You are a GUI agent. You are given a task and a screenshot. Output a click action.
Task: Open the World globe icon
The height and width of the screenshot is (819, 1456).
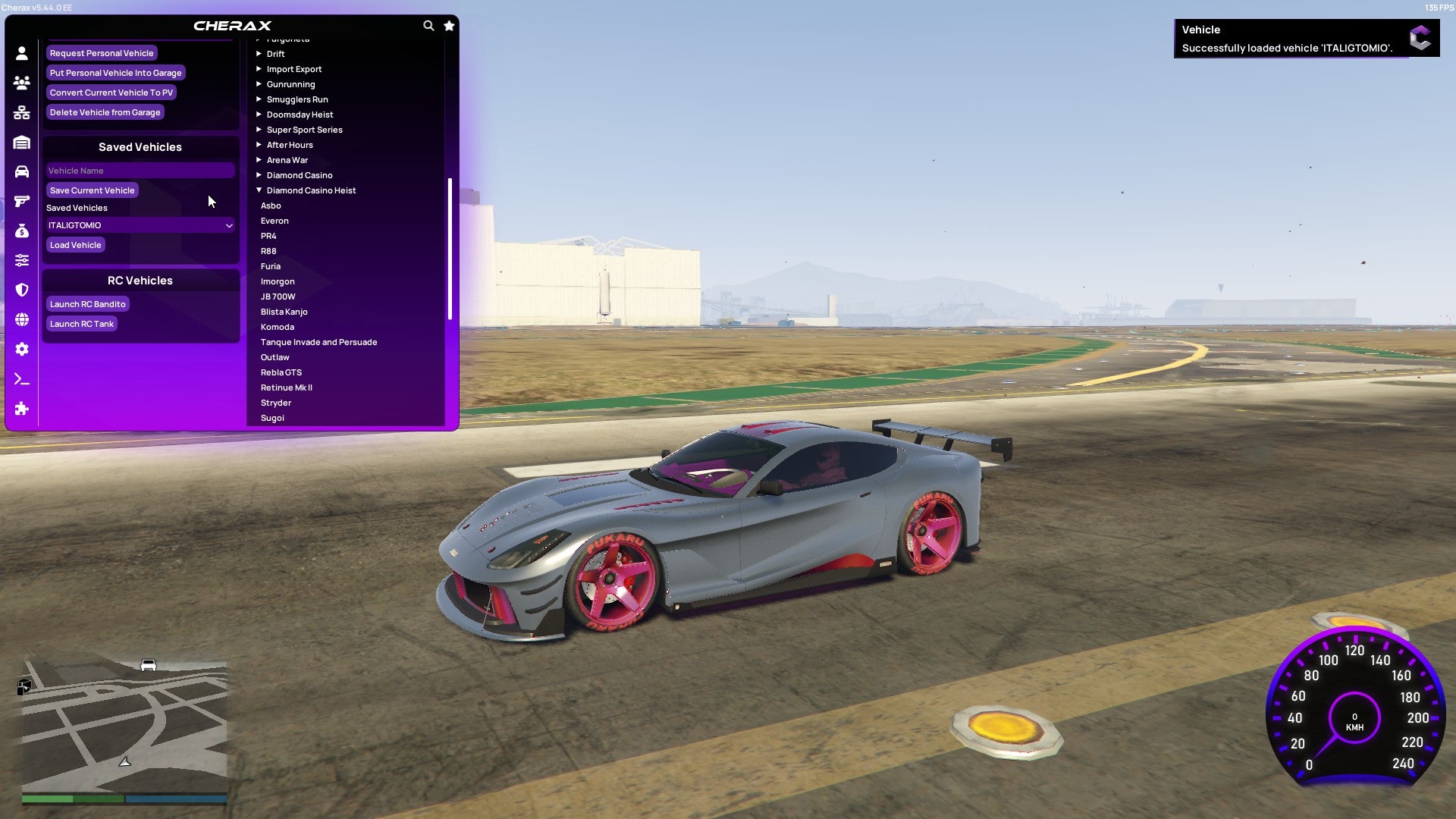(22, 320)
